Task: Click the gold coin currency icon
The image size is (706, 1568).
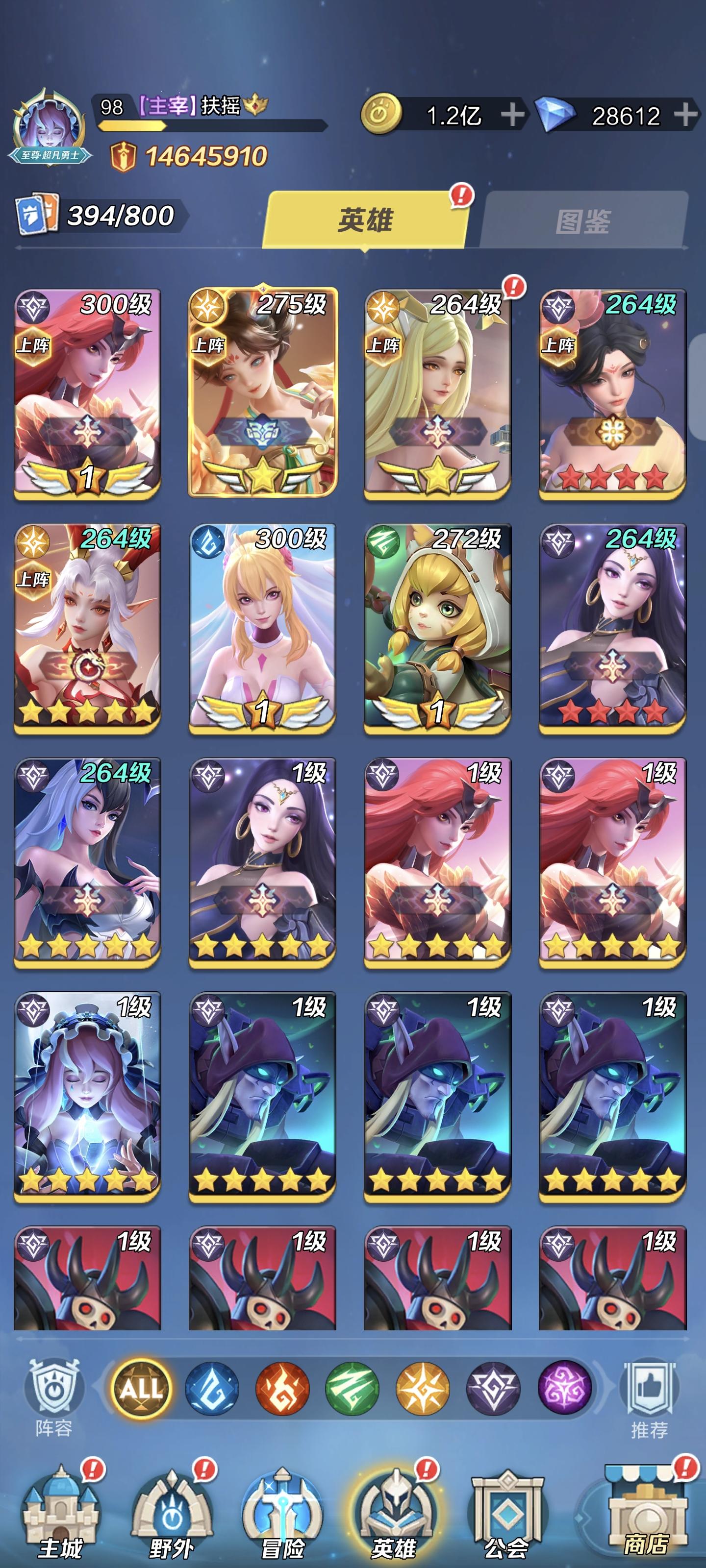Action: [x=382, y=112]
